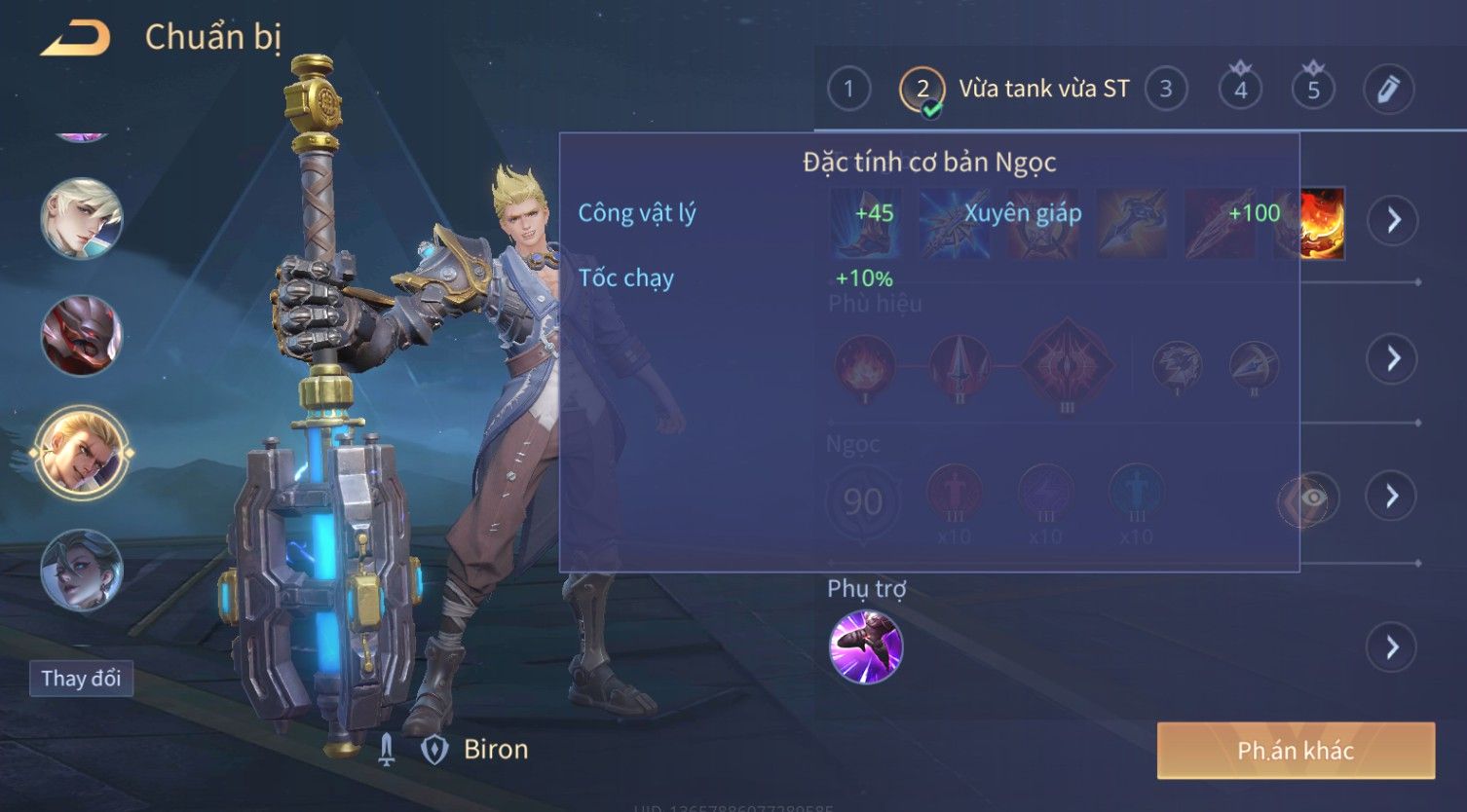Click the 'Thay đổi' button
This screenshot has height=812, width=1467.
tap(81, 679)
